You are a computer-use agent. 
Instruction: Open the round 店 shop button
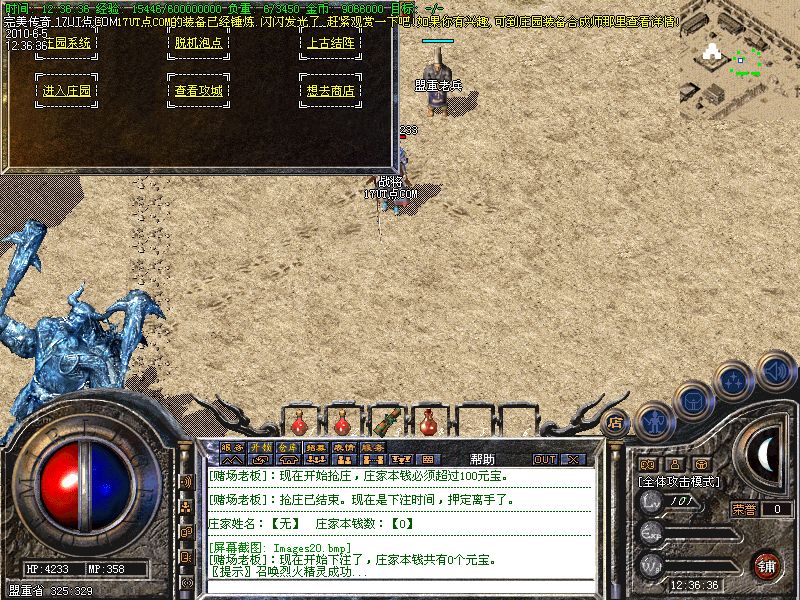(616, 422)
